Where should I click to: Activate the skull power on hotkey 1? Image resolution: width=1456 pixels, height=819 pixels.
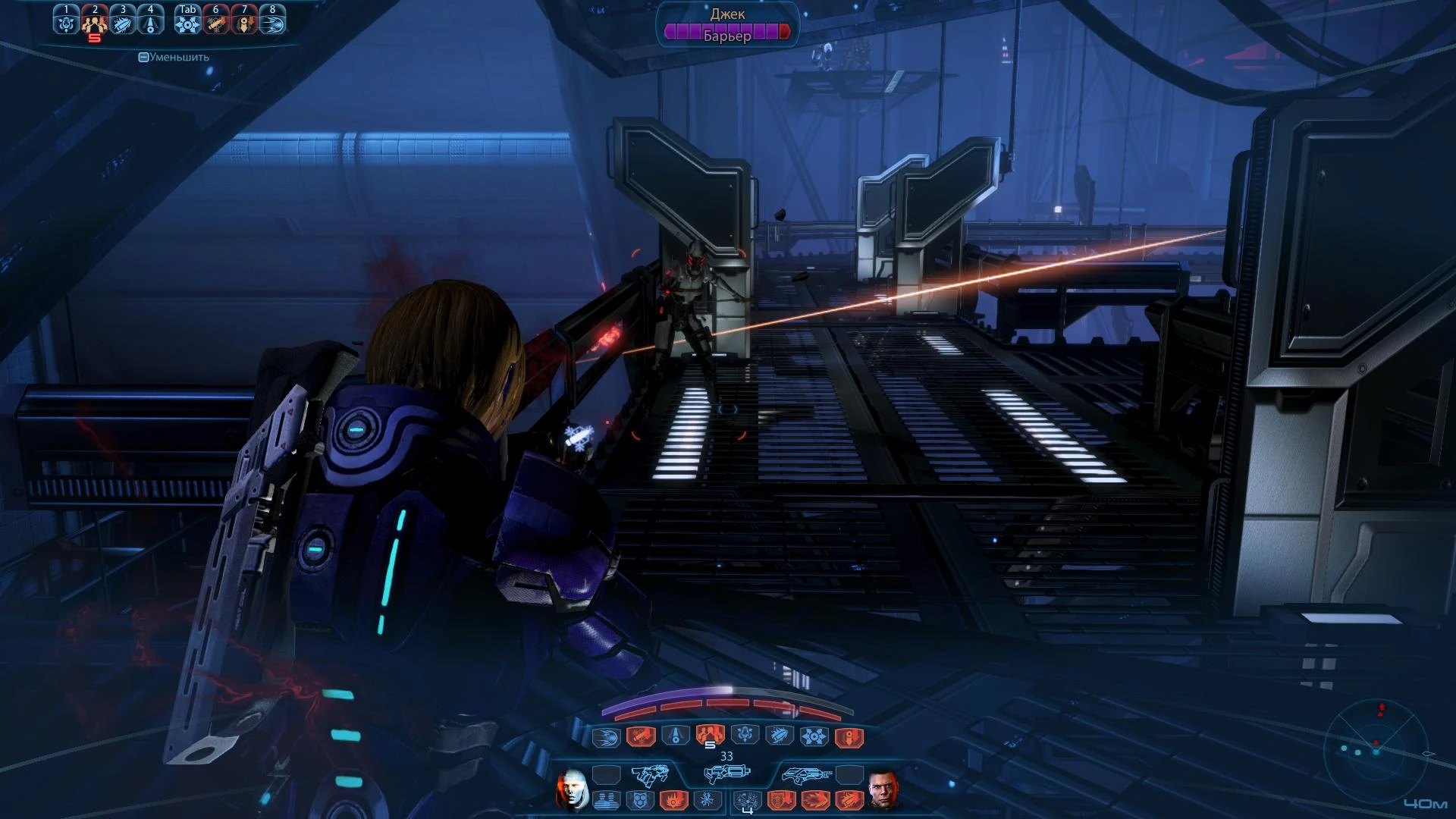(66, 22)
